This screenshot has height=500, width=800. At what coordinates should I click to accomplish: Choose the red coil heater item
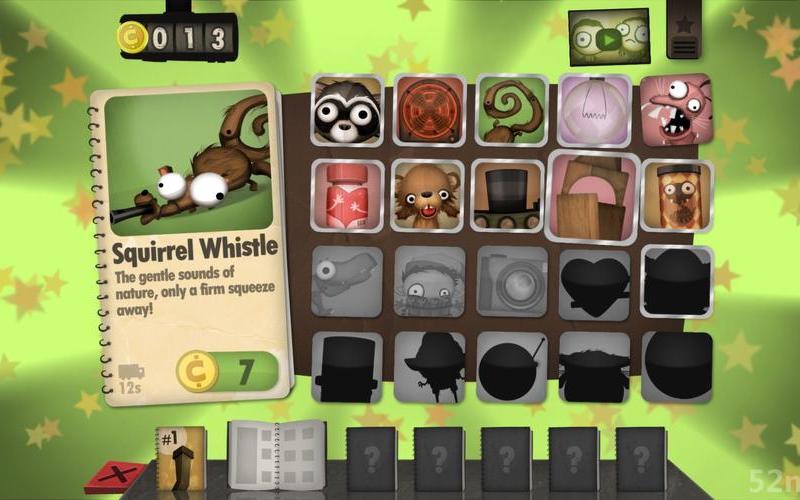[x=428, y=108]
